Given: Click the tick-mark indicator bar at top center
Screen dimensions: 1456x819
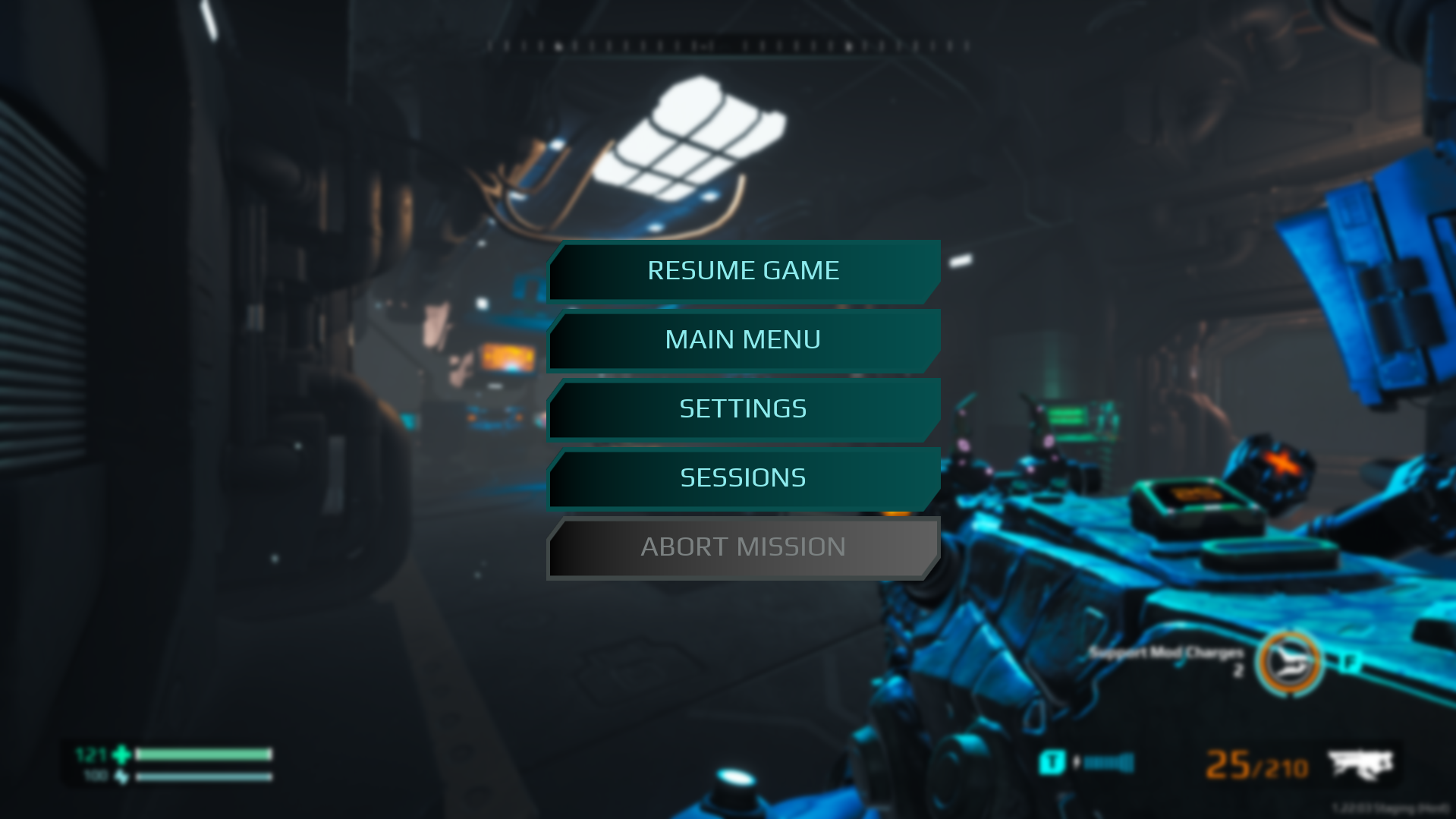Looking at the screenshot, I should click(x=728, y=46).
